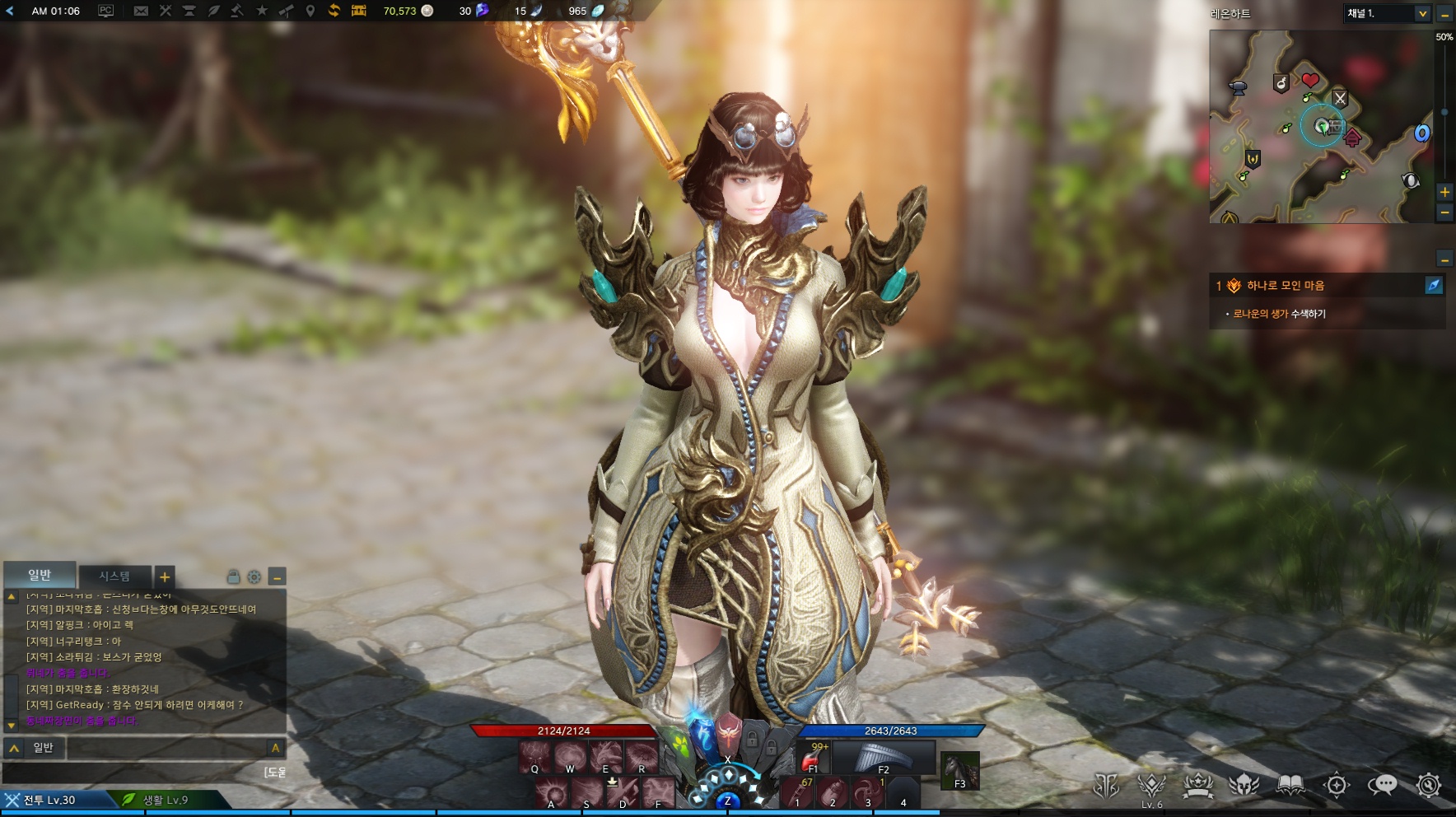Open the mail envelope icon
The image size is (1456, 817).
coord(141,11)
